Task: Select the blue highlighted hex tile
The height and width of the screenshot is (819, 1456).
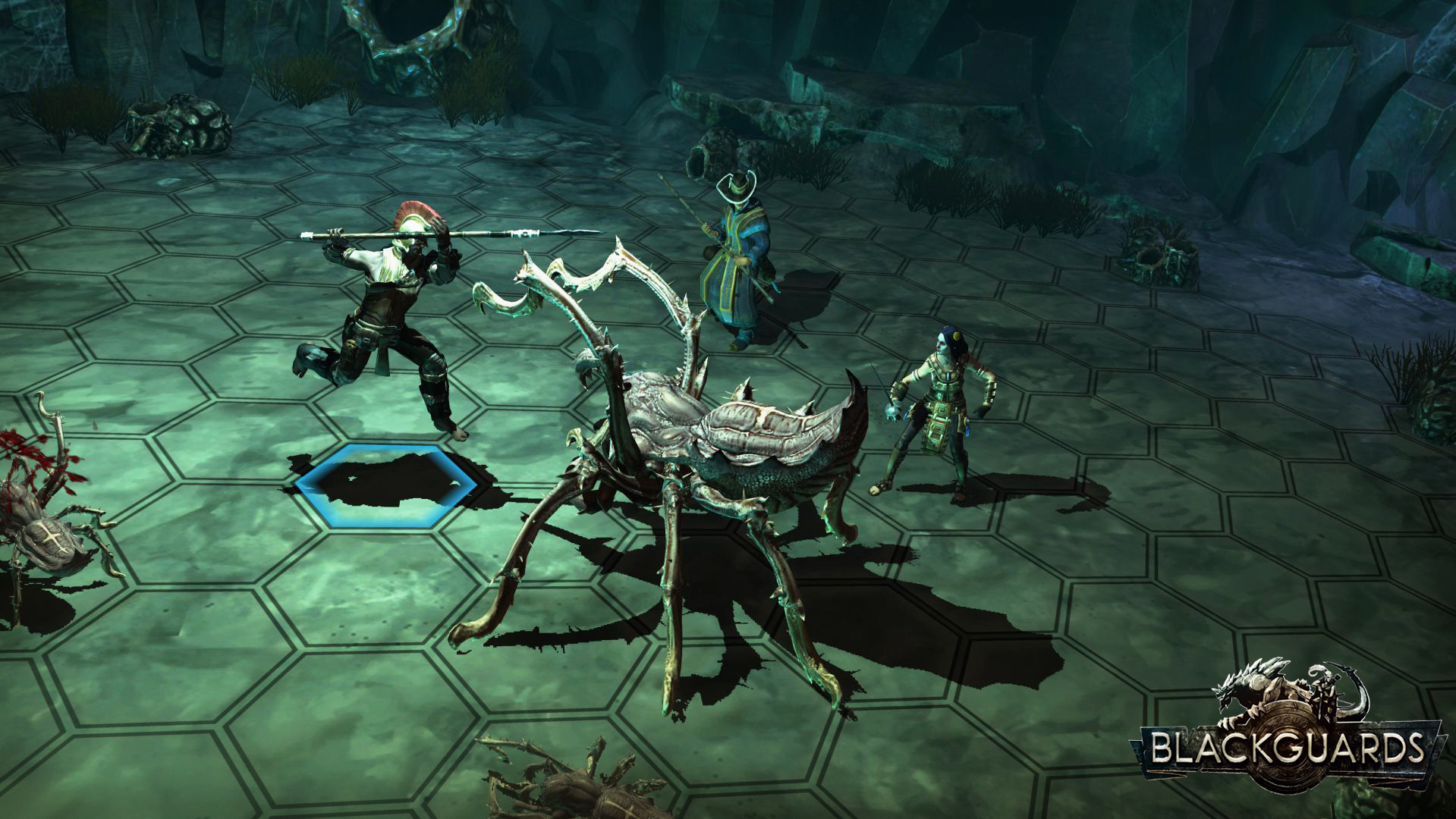Action: tap(386, 486)
